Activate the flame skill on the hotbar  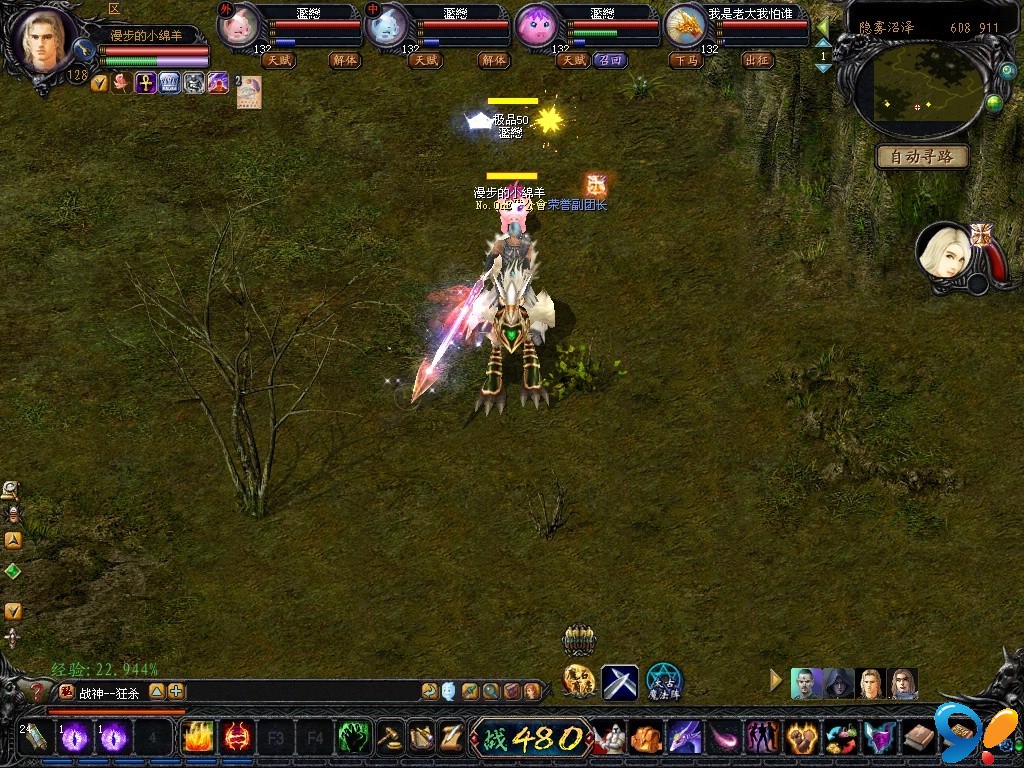(198, 738)
